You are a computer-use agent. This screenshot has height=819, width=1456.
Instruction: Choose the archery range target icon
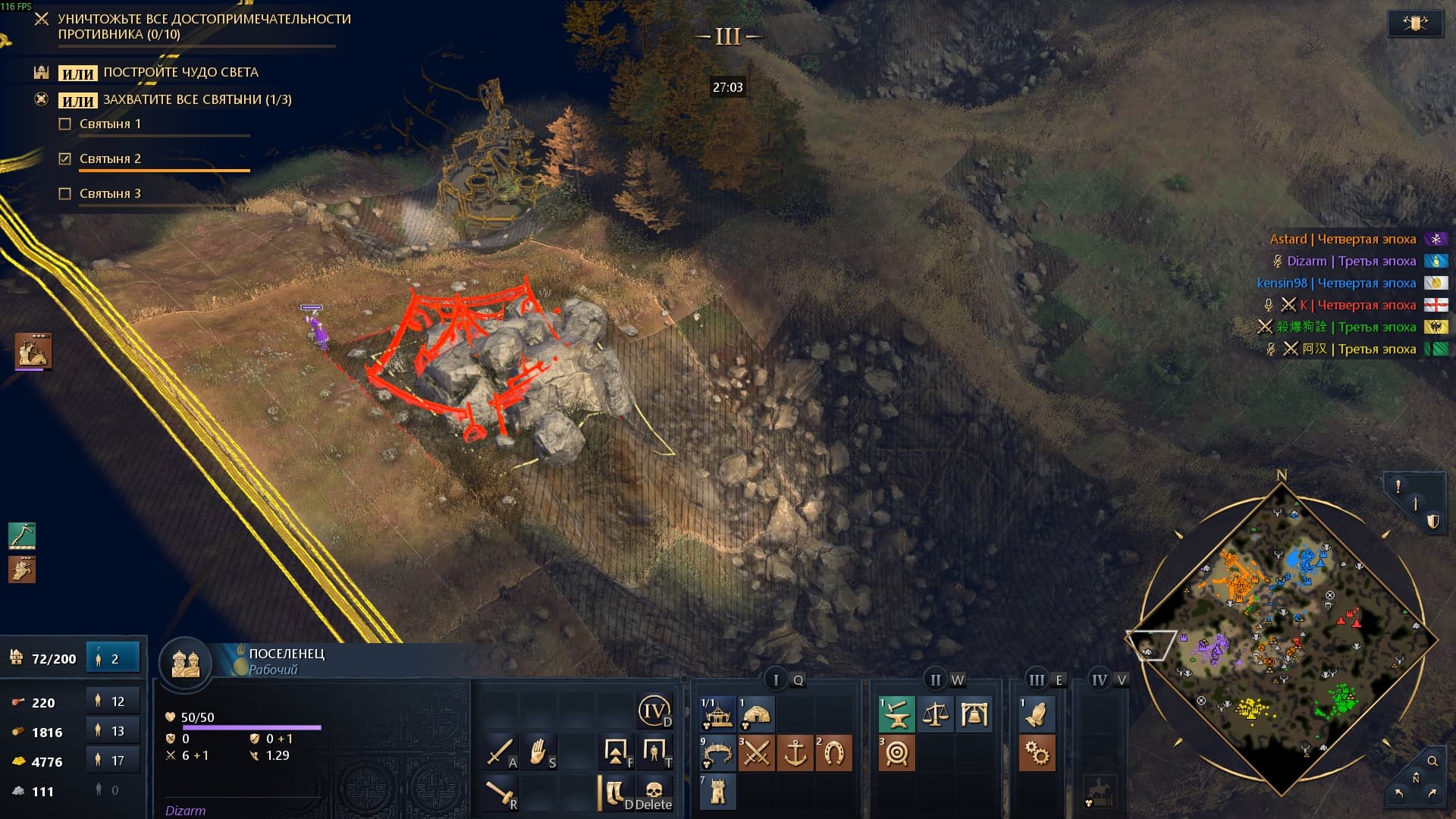pos(896,753)
